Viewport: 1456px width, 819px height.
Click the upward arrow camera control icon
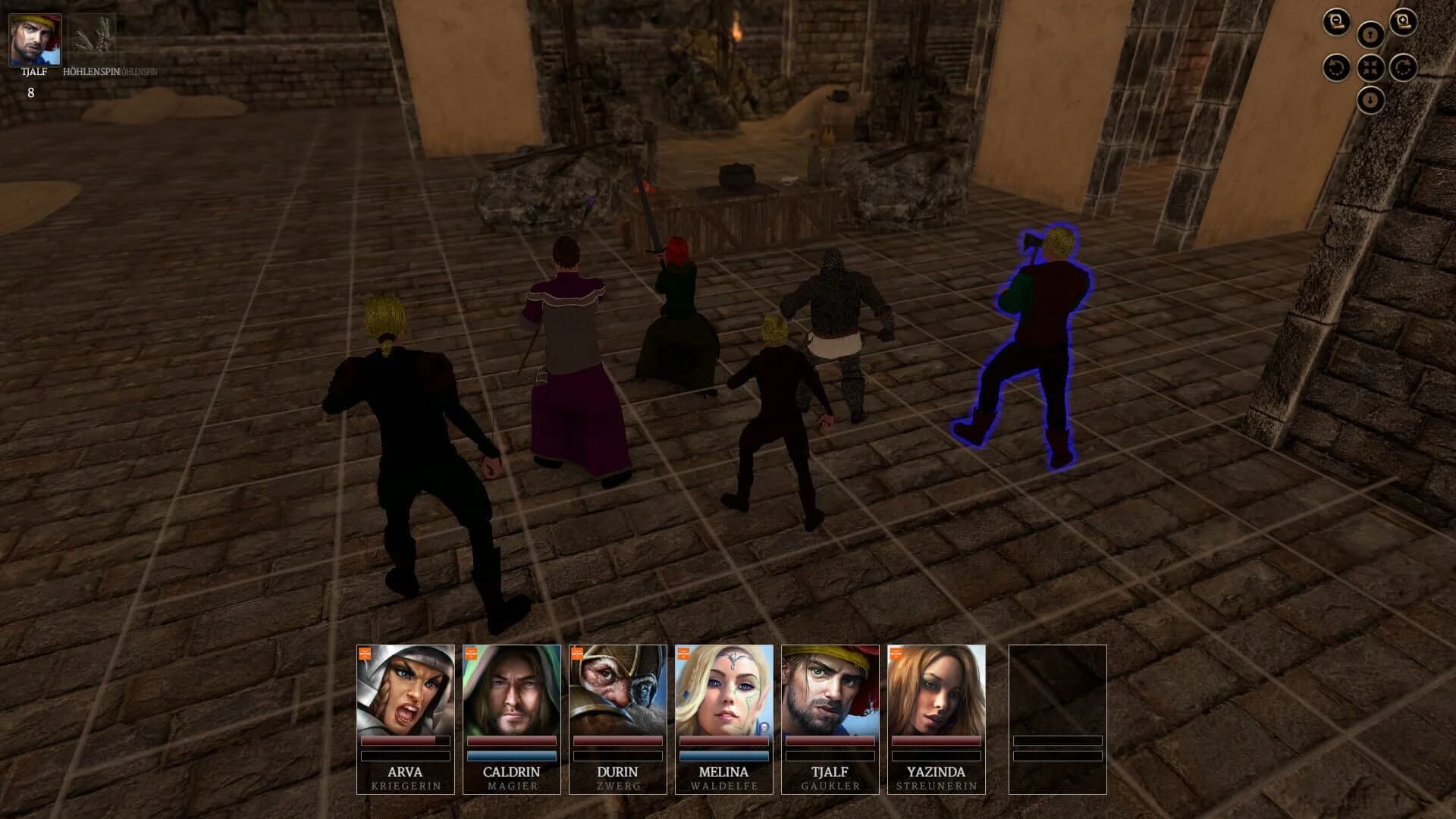(1370, 34)
